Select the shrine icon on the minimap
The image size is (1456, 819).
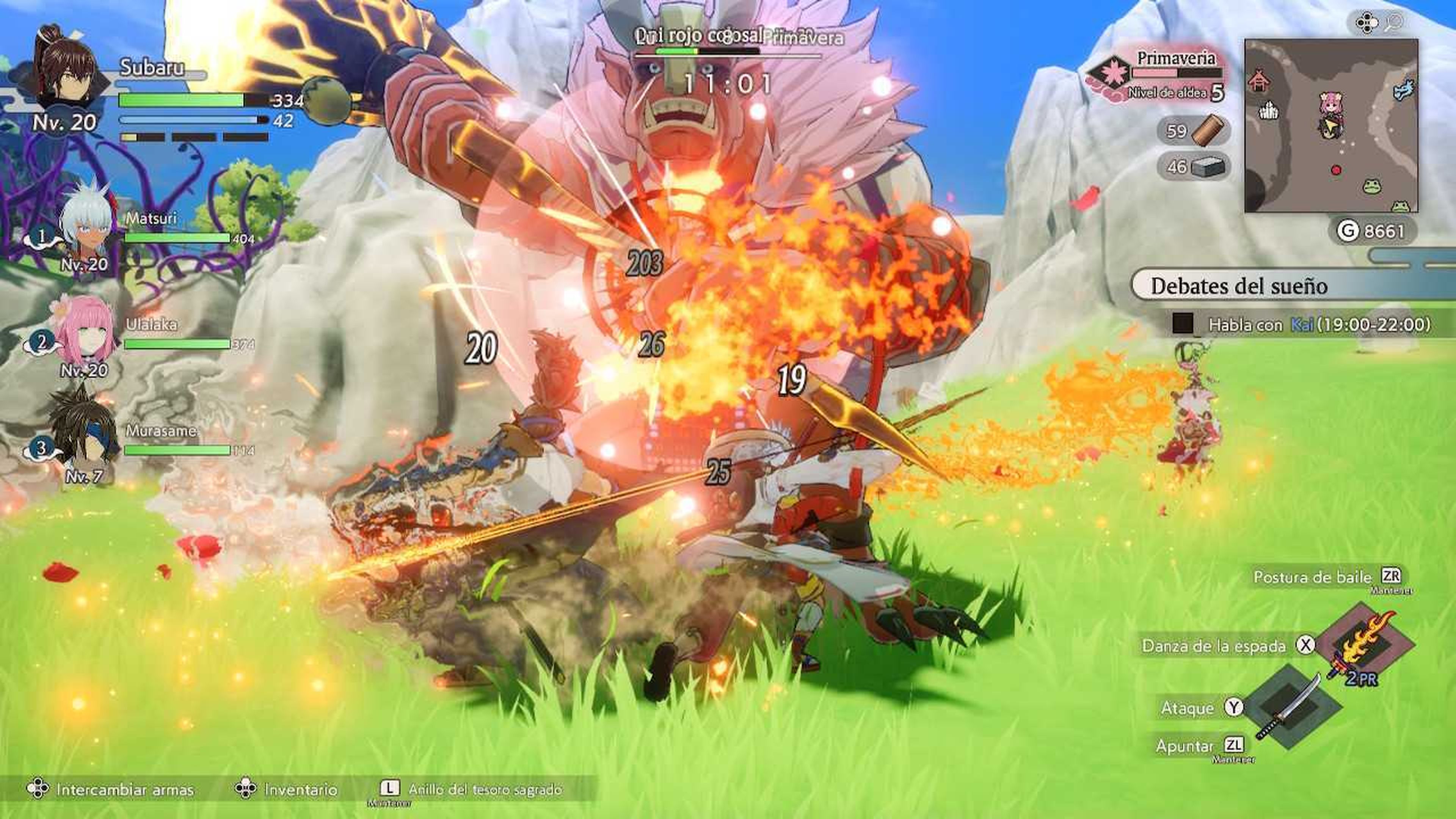1261,81
